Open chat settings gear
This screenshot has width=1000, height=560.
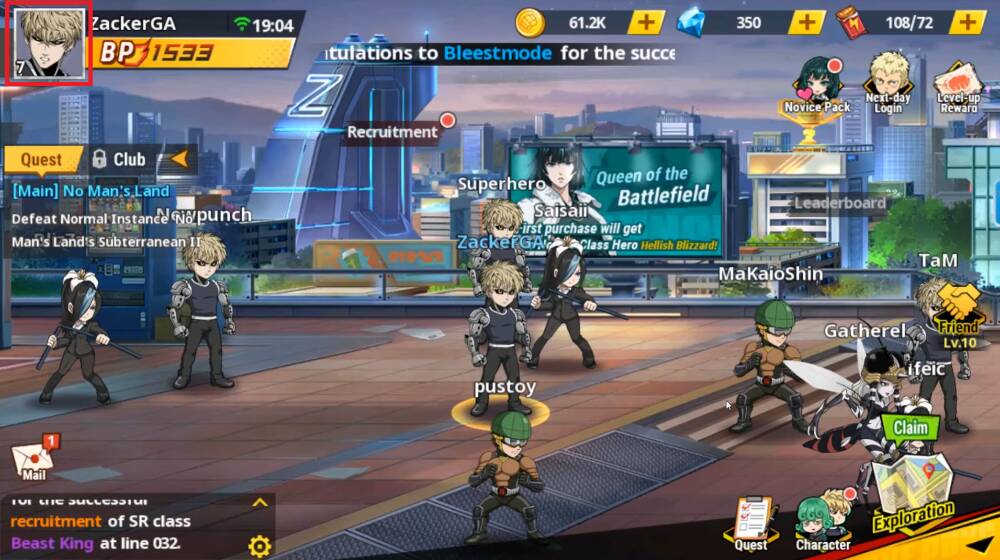coord(259,546)
